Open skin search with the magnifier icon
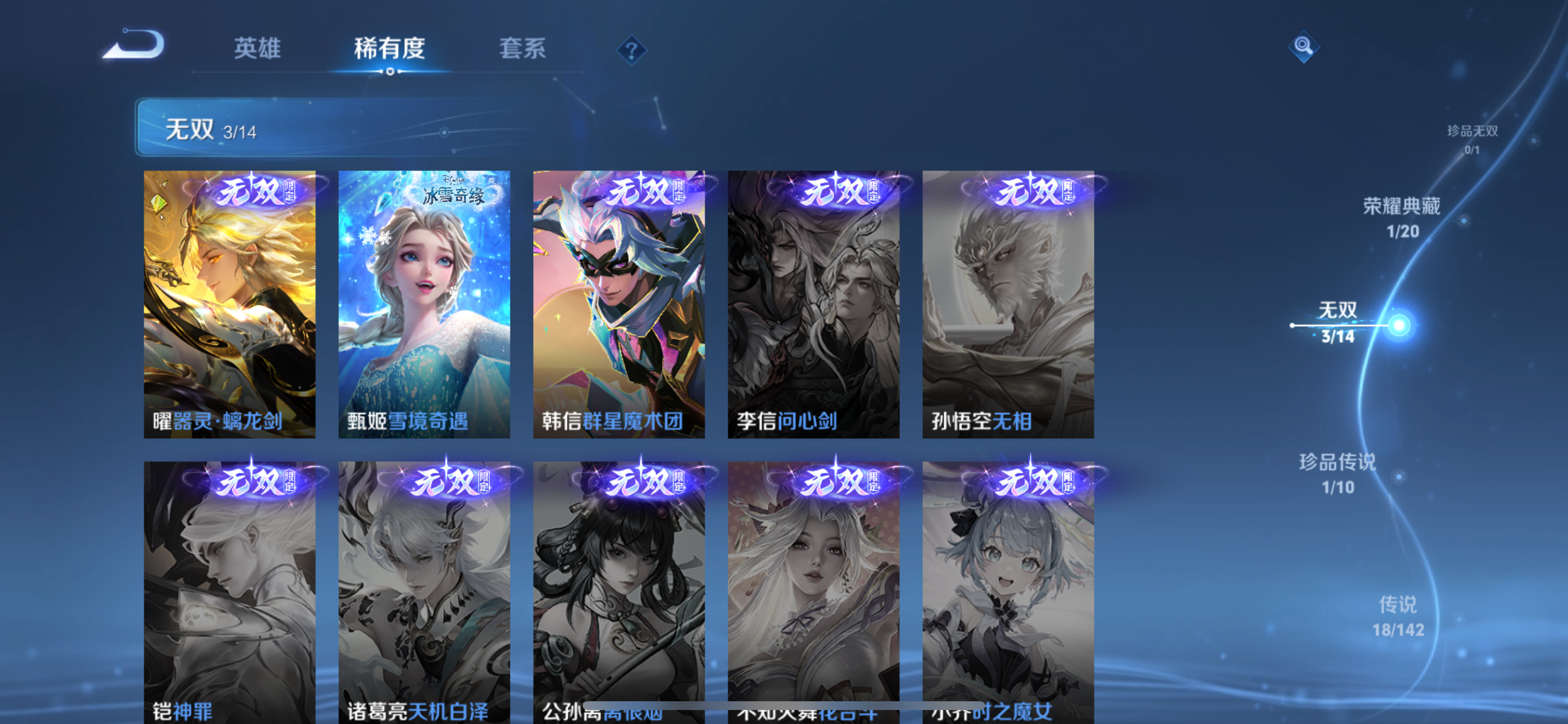 pyautogui.click(x=1304, y=45)
